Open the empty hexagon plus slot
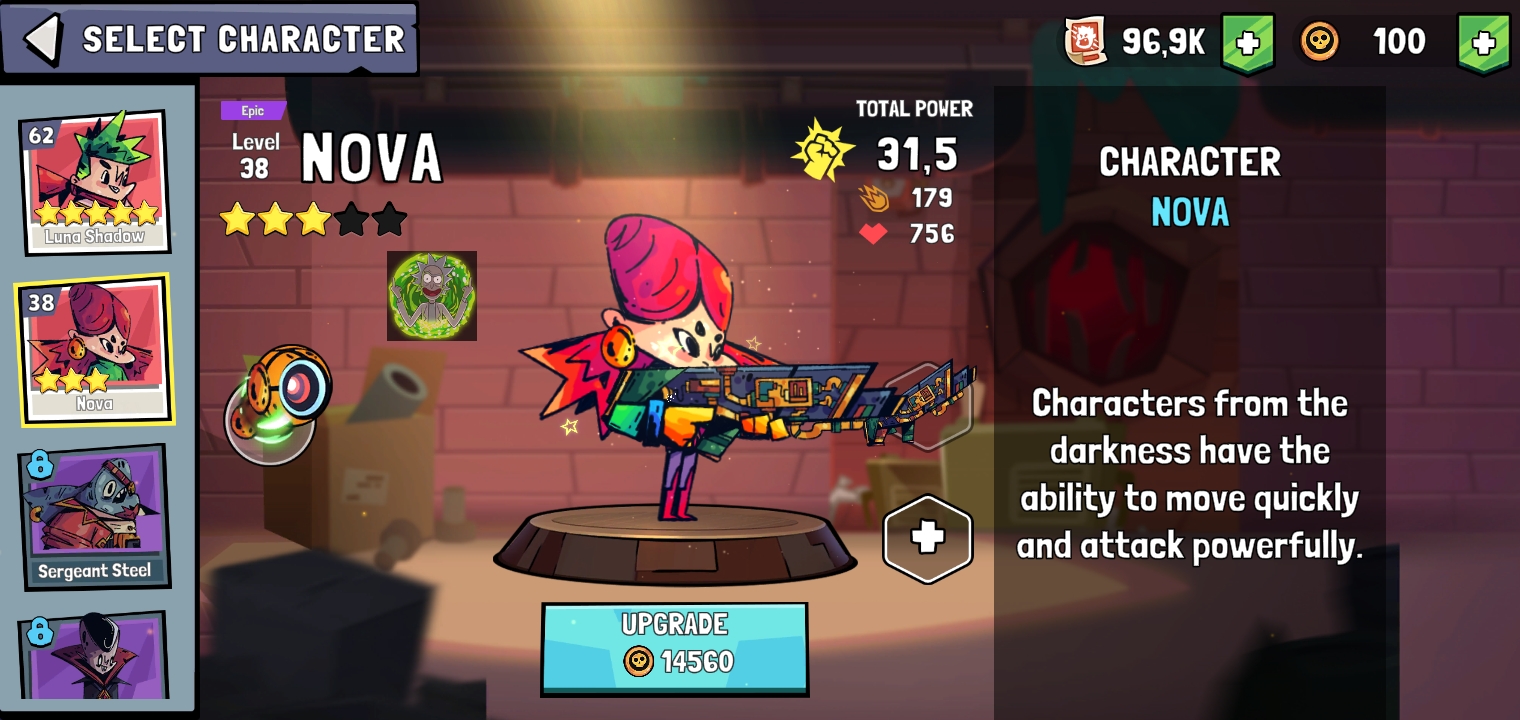The image size is (1520, 720). 927,538
